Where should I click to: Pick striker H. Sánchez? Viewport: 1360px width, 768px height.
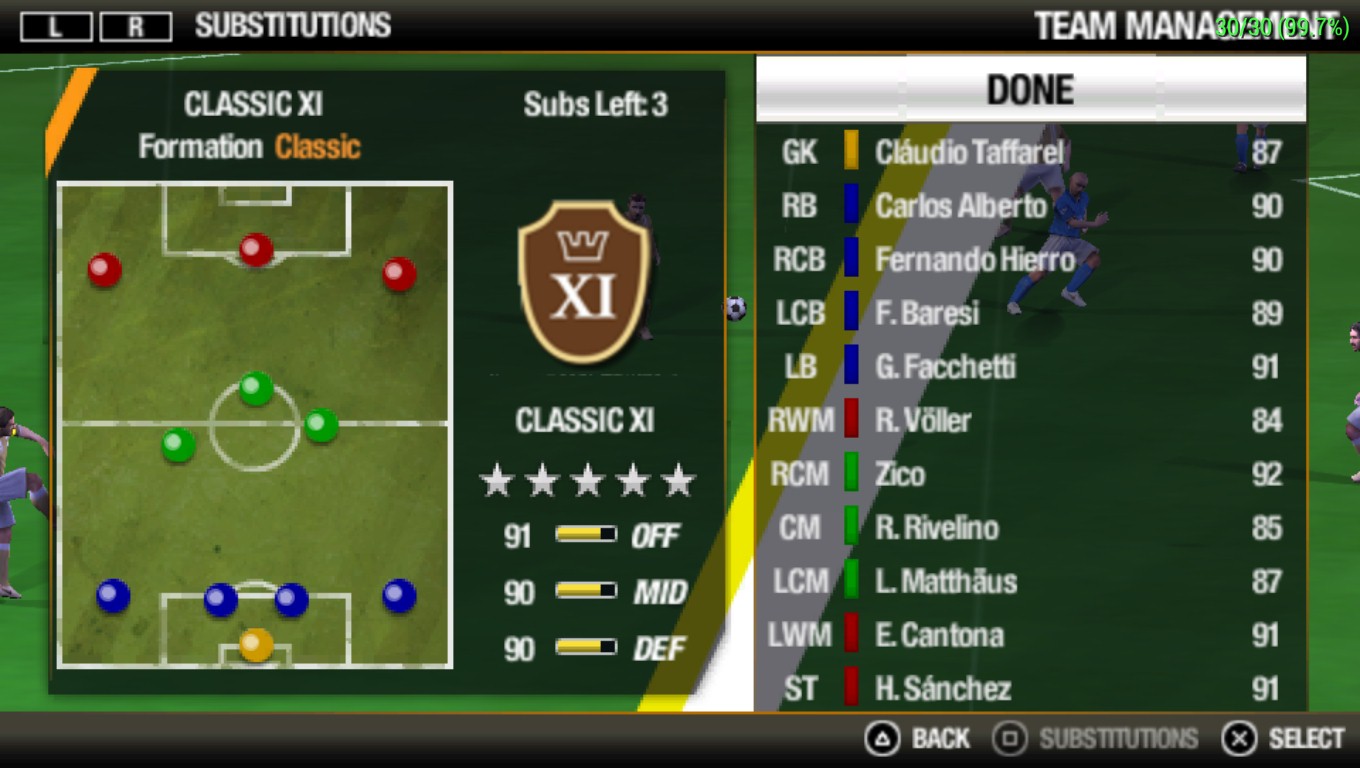pyautogui.click(x=1030, y=688)
